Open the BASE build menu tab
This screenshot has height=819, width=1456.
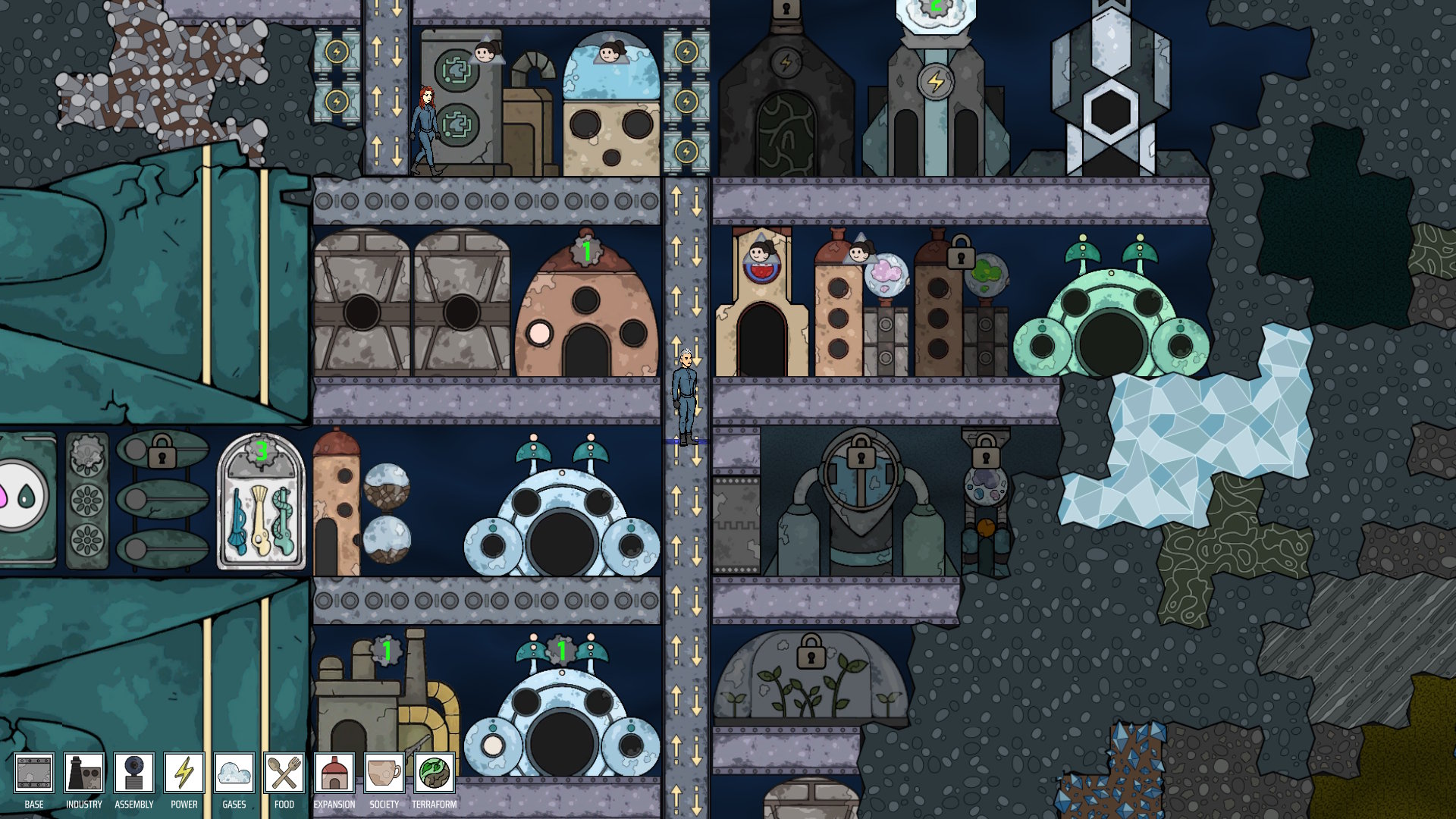click(x=34, y=773)
